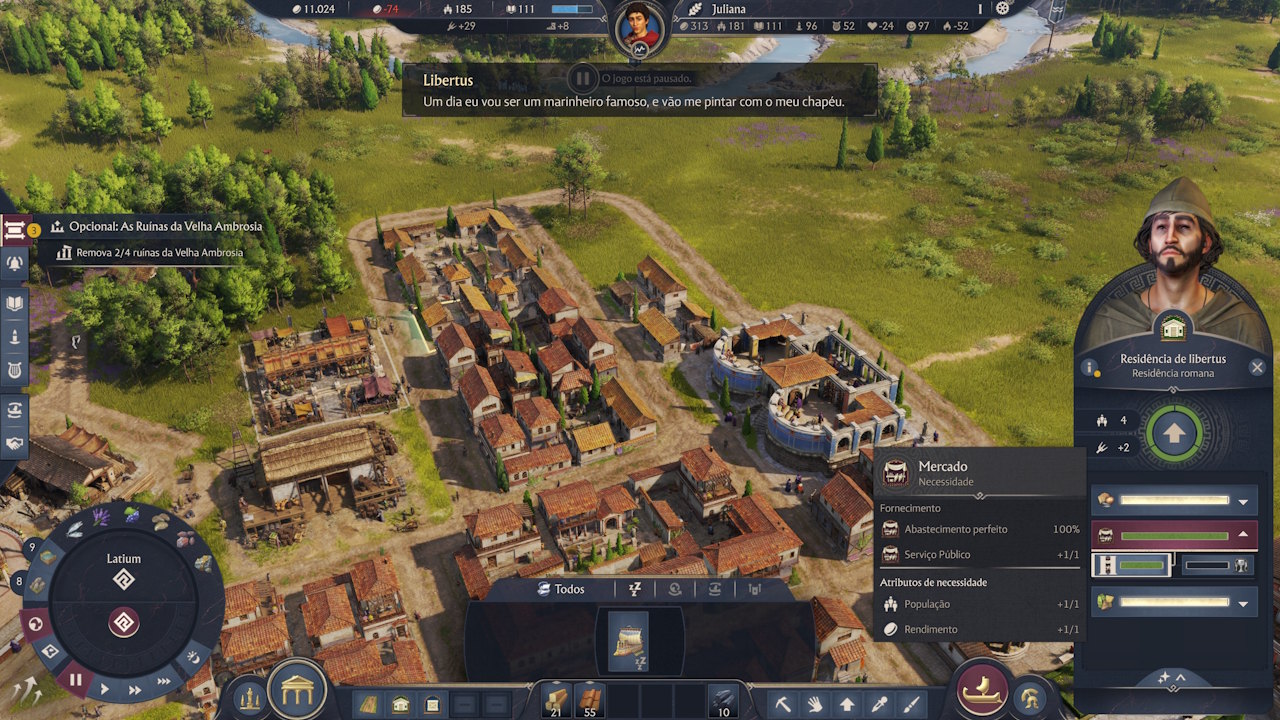The image size is (1280, 720).
Task: Toggle the zzz sleep filter in ship list
Action: click(x=634, y=589)
